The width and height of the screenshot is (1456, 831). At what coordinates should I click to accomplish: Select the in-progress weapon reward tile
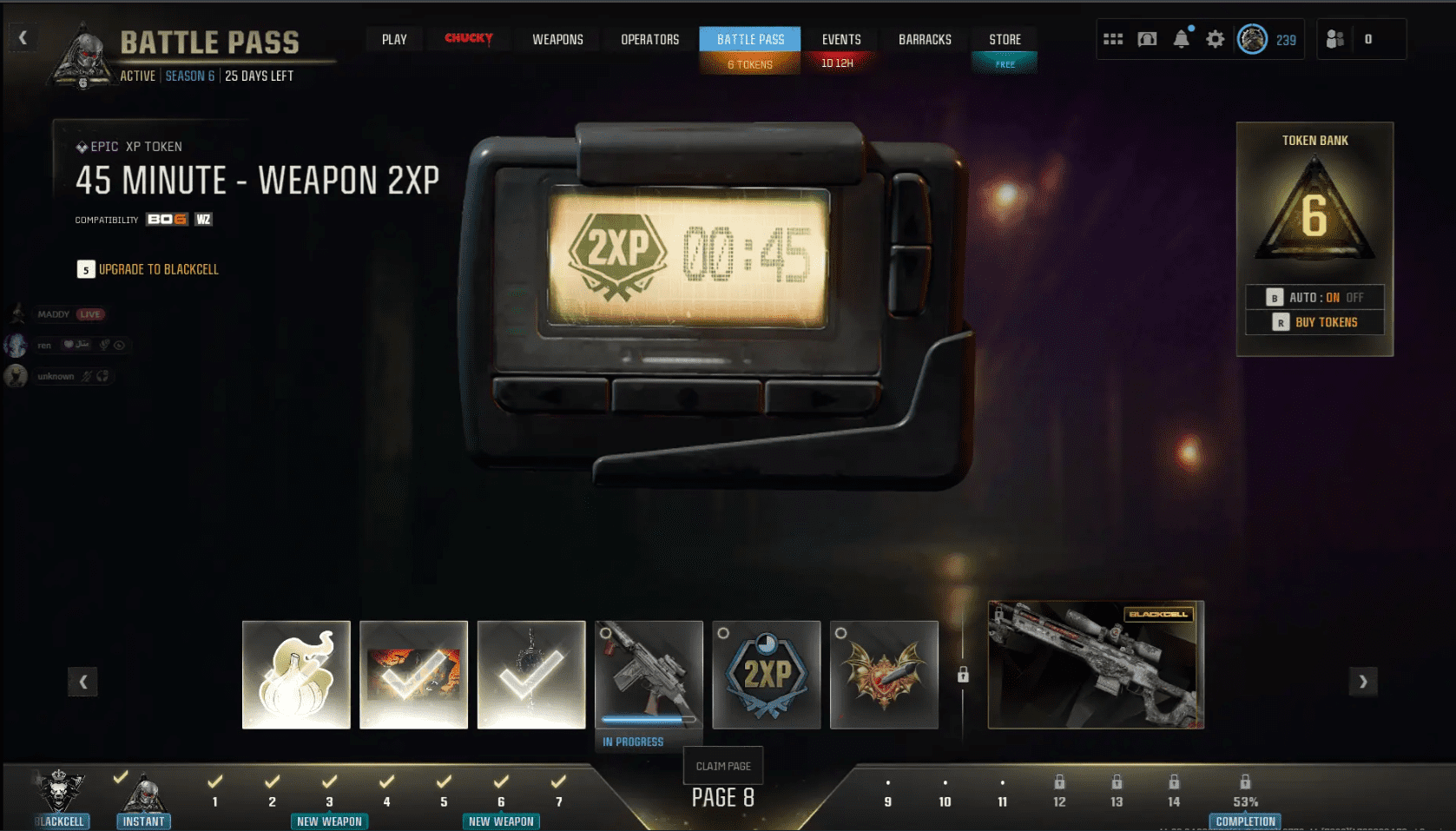[649, 675]
